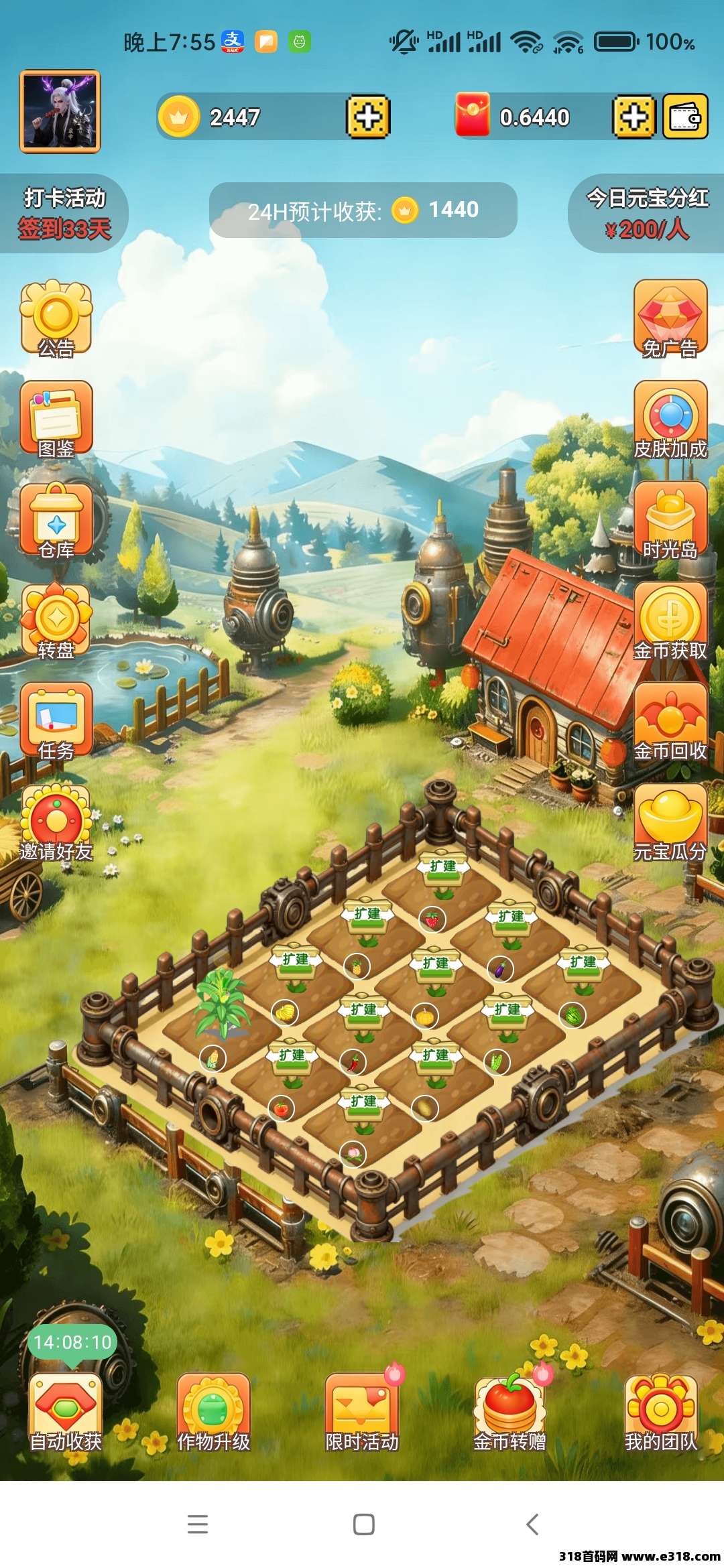Choose 邀请好友 invite friends

[x=56, y=823]
